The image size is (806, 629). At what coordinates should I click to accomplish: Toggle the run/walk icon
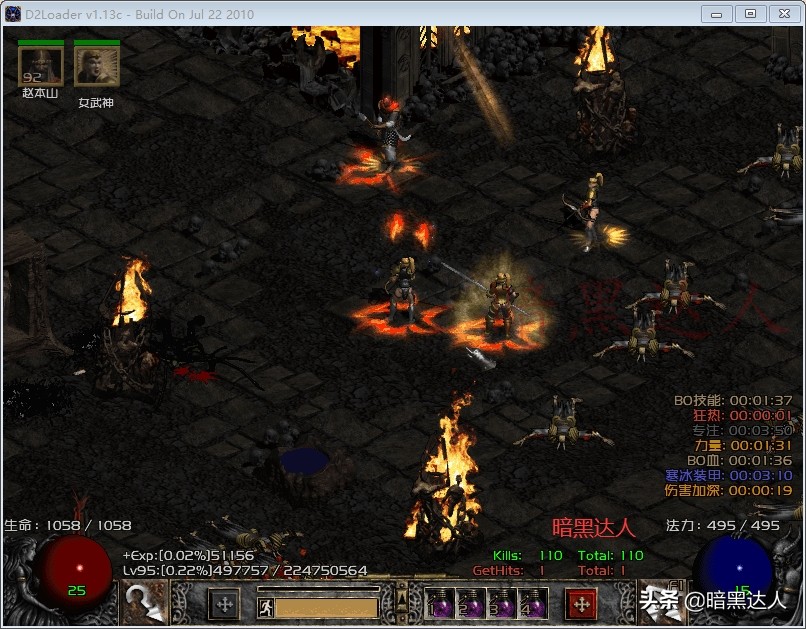click(x=266, y=607)
